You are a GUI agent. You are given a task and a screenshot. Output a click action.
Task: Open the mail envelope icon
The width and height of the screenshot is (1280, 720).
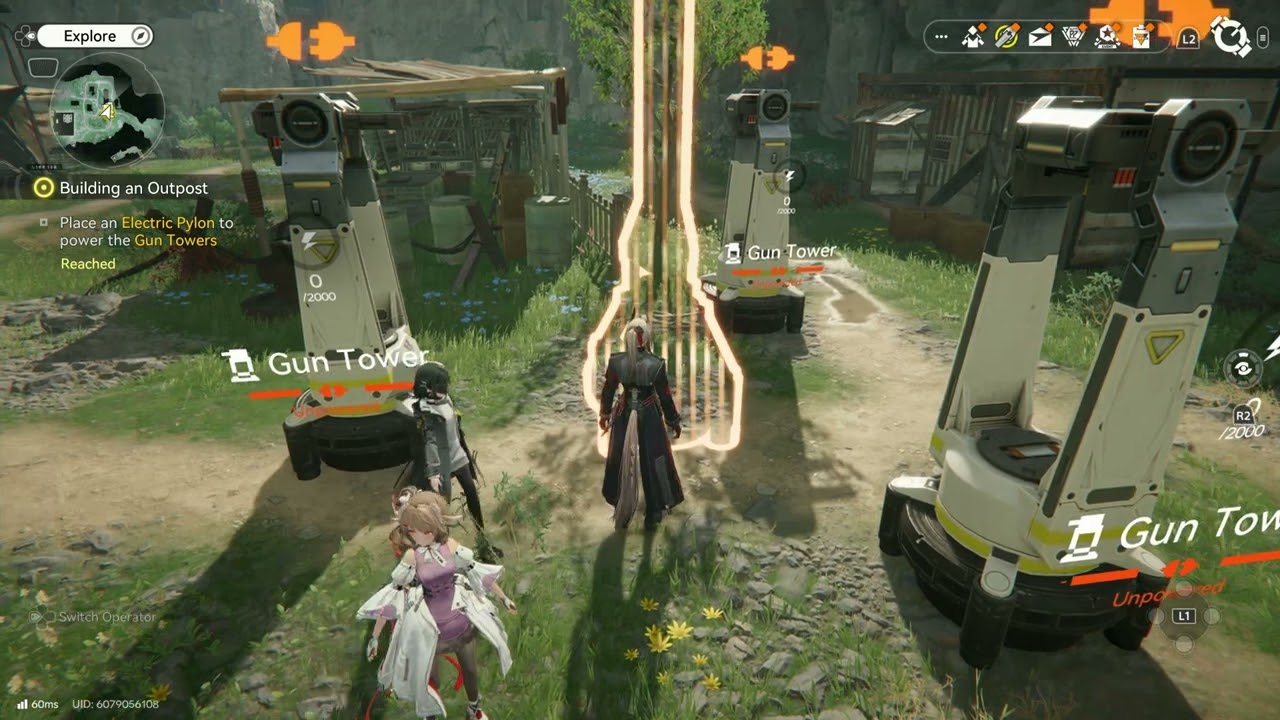pyautogui.click(x=1040, y=37)
